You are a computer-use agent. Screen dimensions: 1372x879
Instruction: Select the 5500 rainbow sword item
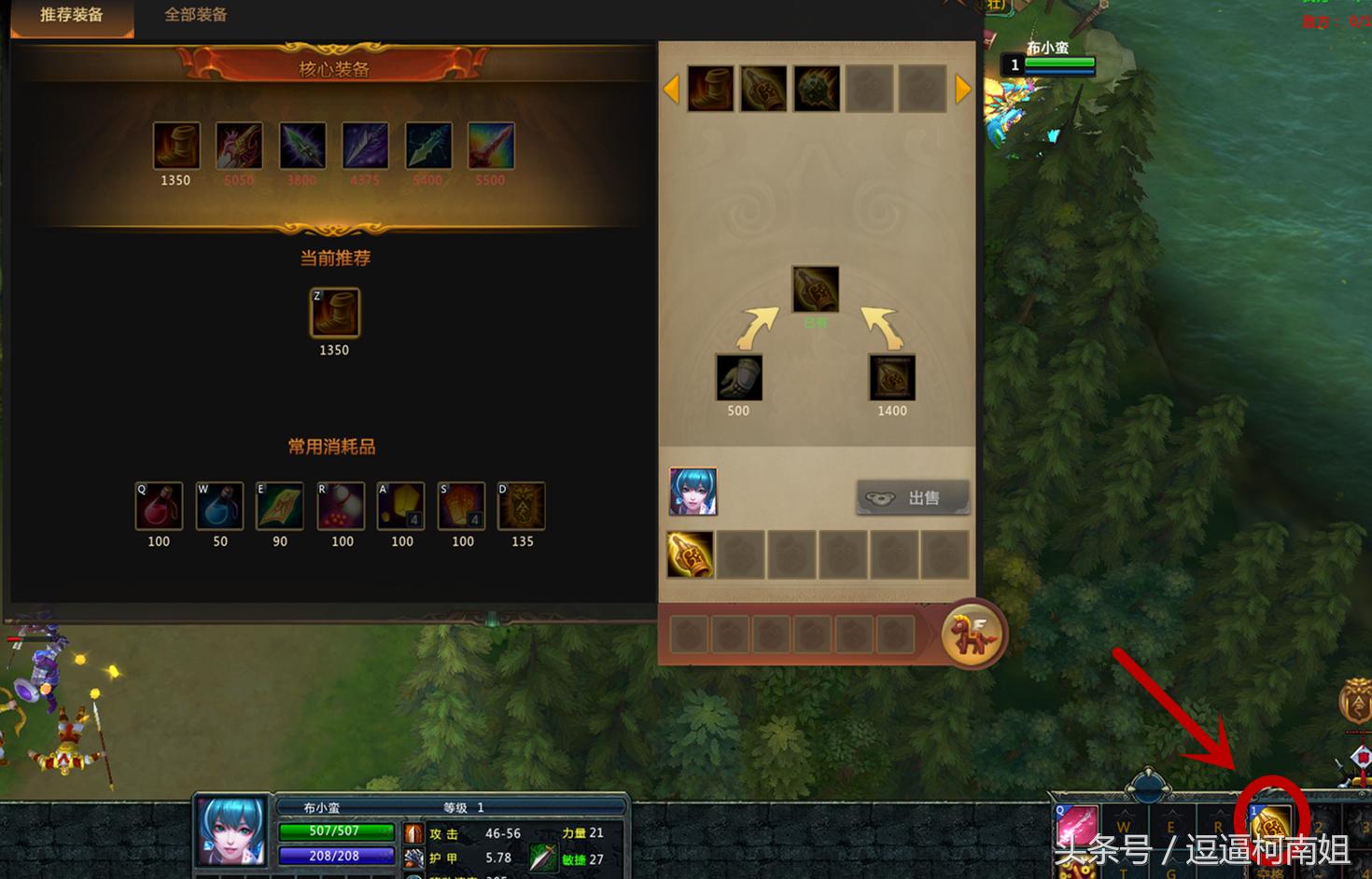(491, 146)
